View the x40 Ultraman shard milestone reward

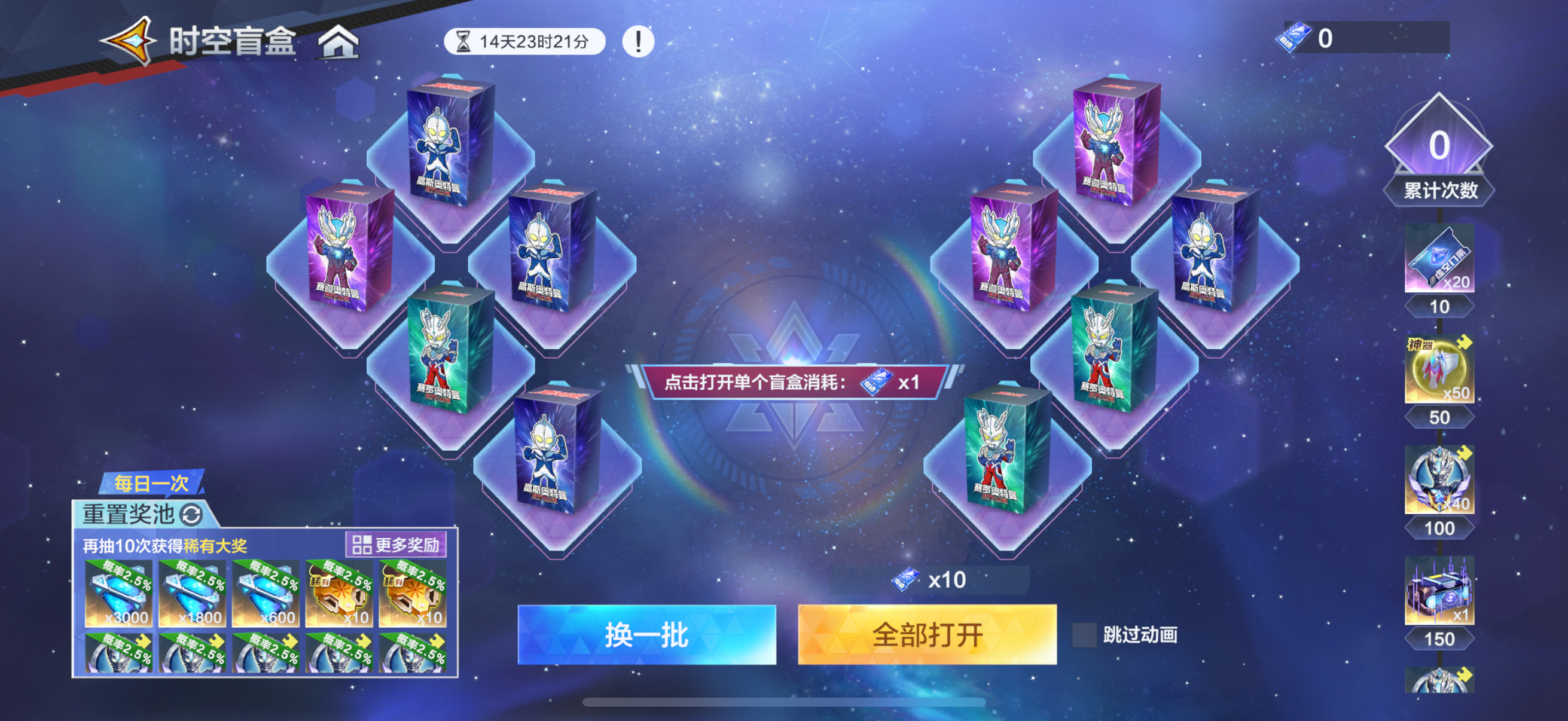click(1439, 480)
